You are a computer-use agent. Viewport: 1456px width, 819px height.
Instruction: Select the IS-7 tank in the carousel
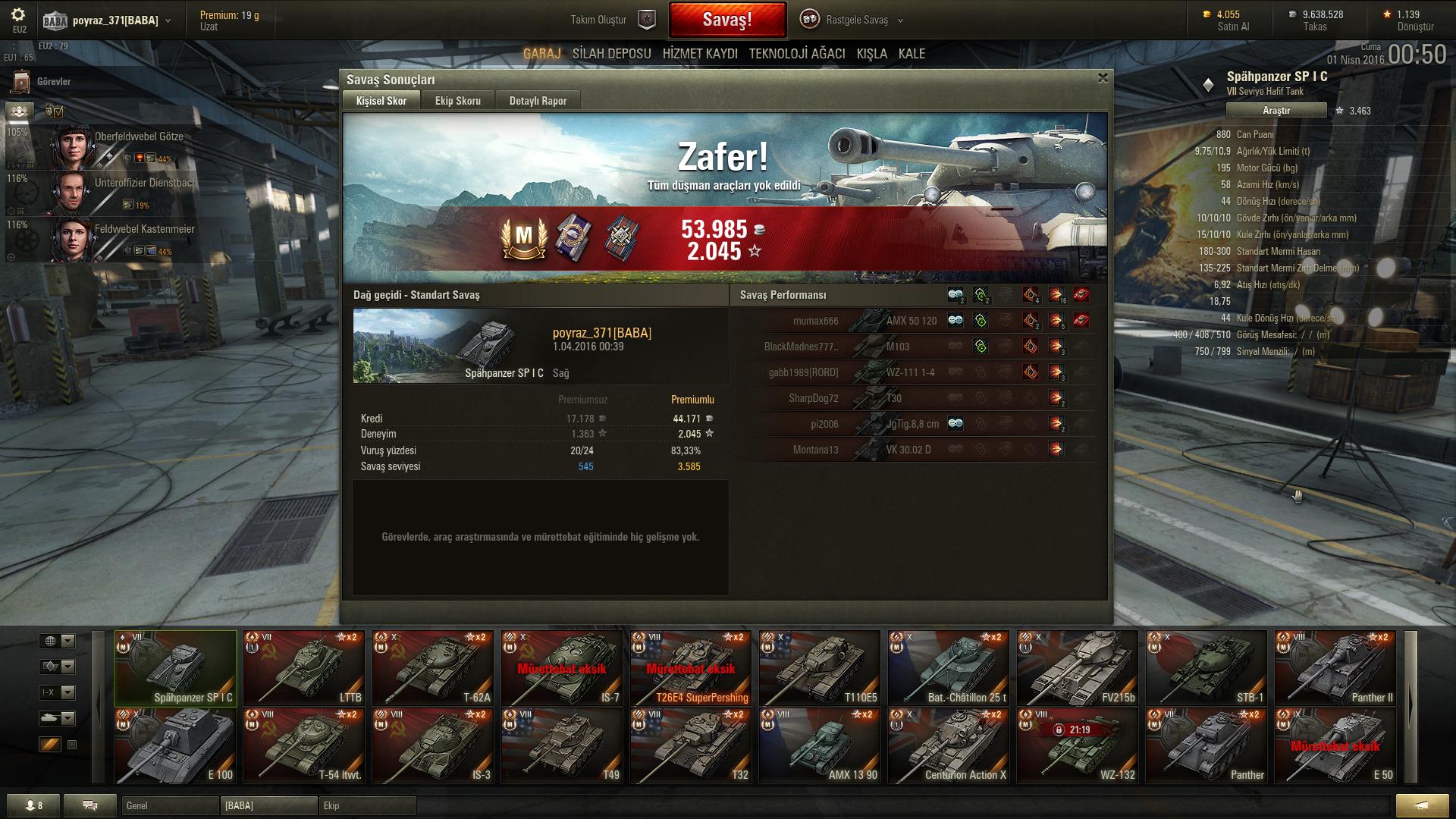pos(562,668)
